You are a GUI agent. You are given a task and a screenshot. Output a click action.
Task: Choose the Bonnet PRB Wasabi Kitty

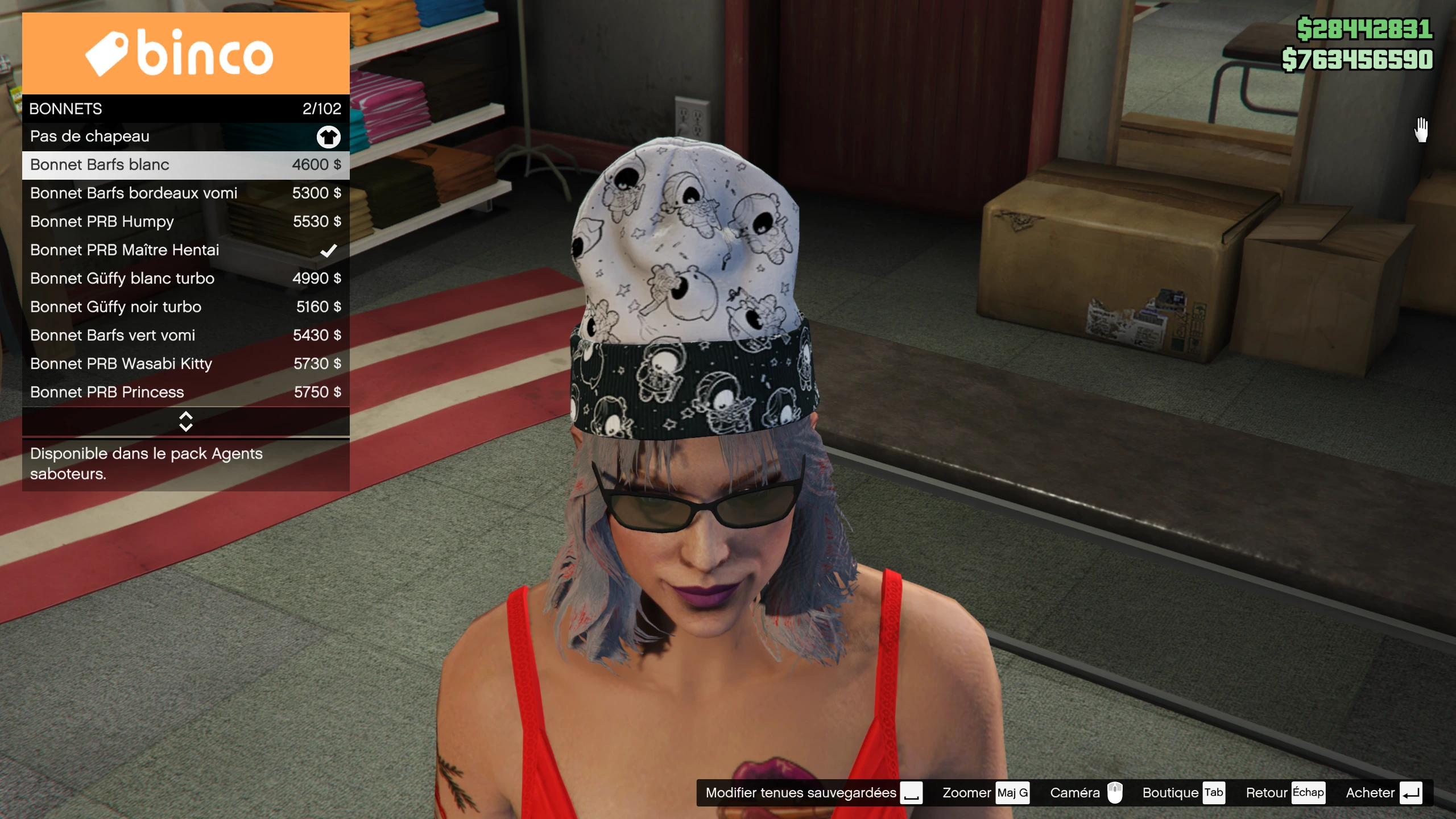185,364
